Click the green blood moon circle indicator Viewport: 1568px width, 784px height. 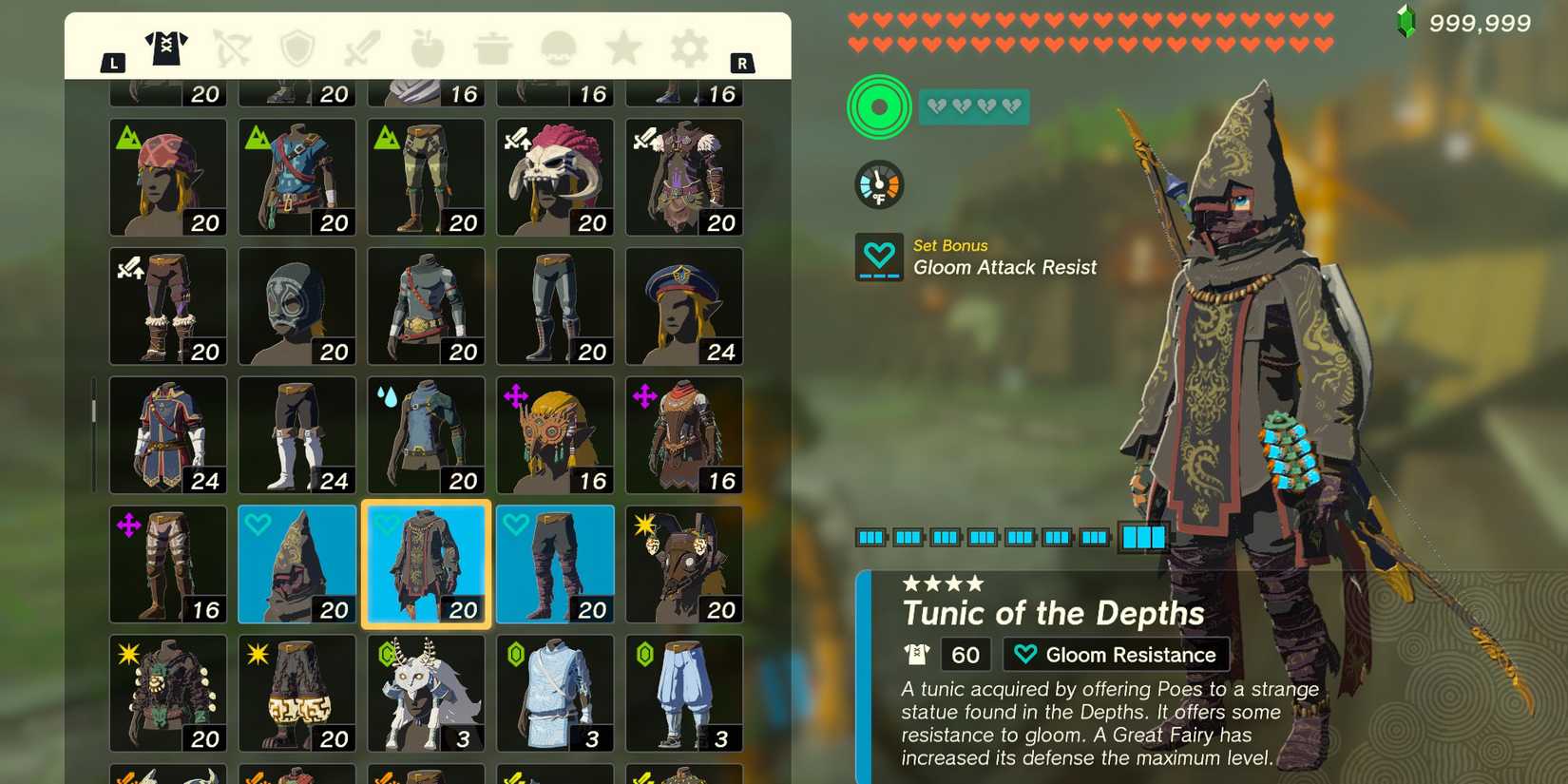(x=878, y=106)
